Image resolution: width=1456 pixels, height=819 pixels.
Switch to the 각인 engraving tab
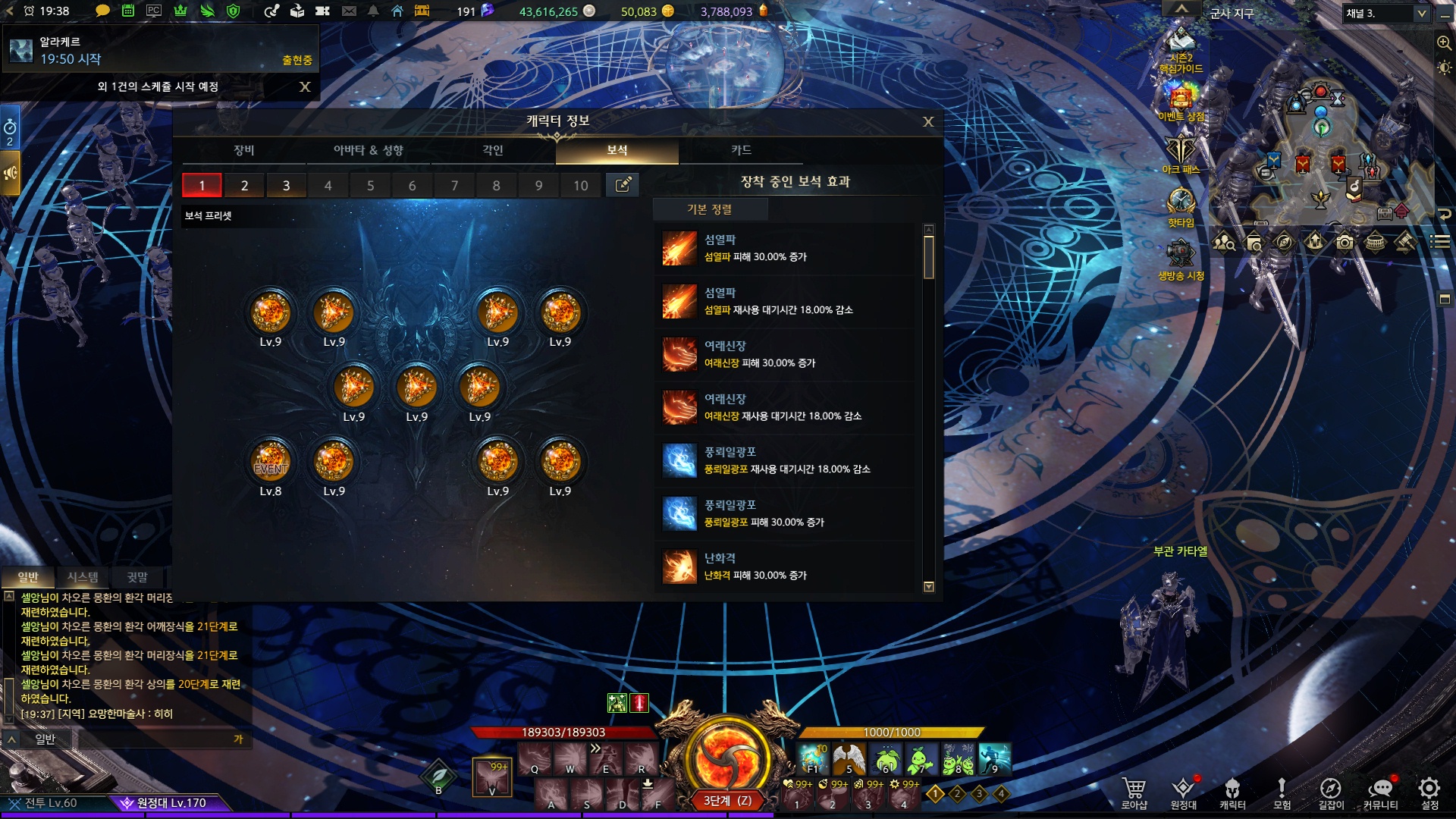[493, 150]
